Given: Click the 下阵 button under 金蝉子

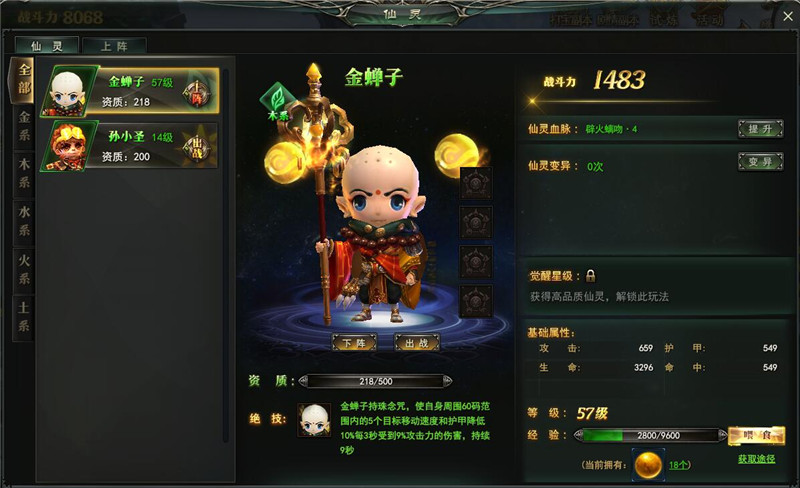Looking at the screenshot, I should coord(355,343).
